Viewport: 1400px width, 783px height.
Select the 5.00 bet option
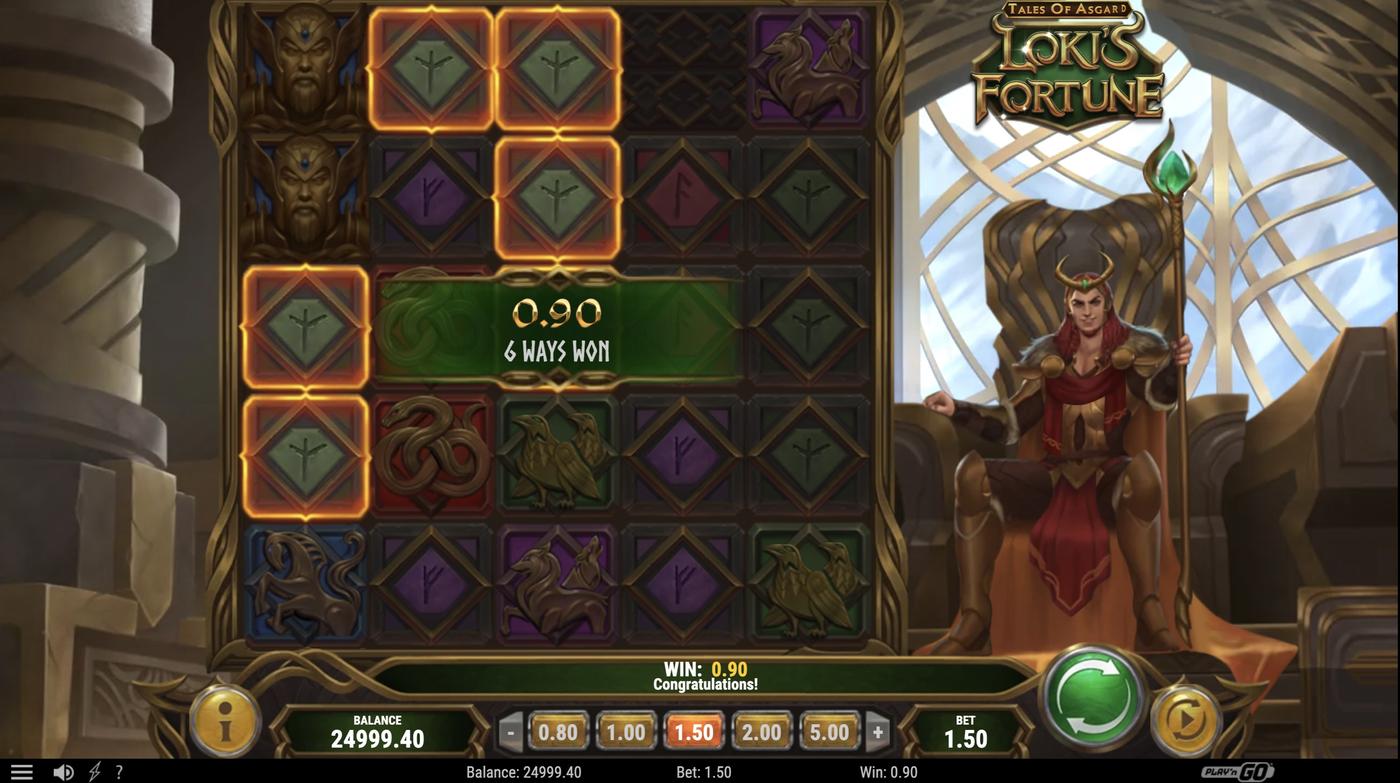[x=828, y=731]
